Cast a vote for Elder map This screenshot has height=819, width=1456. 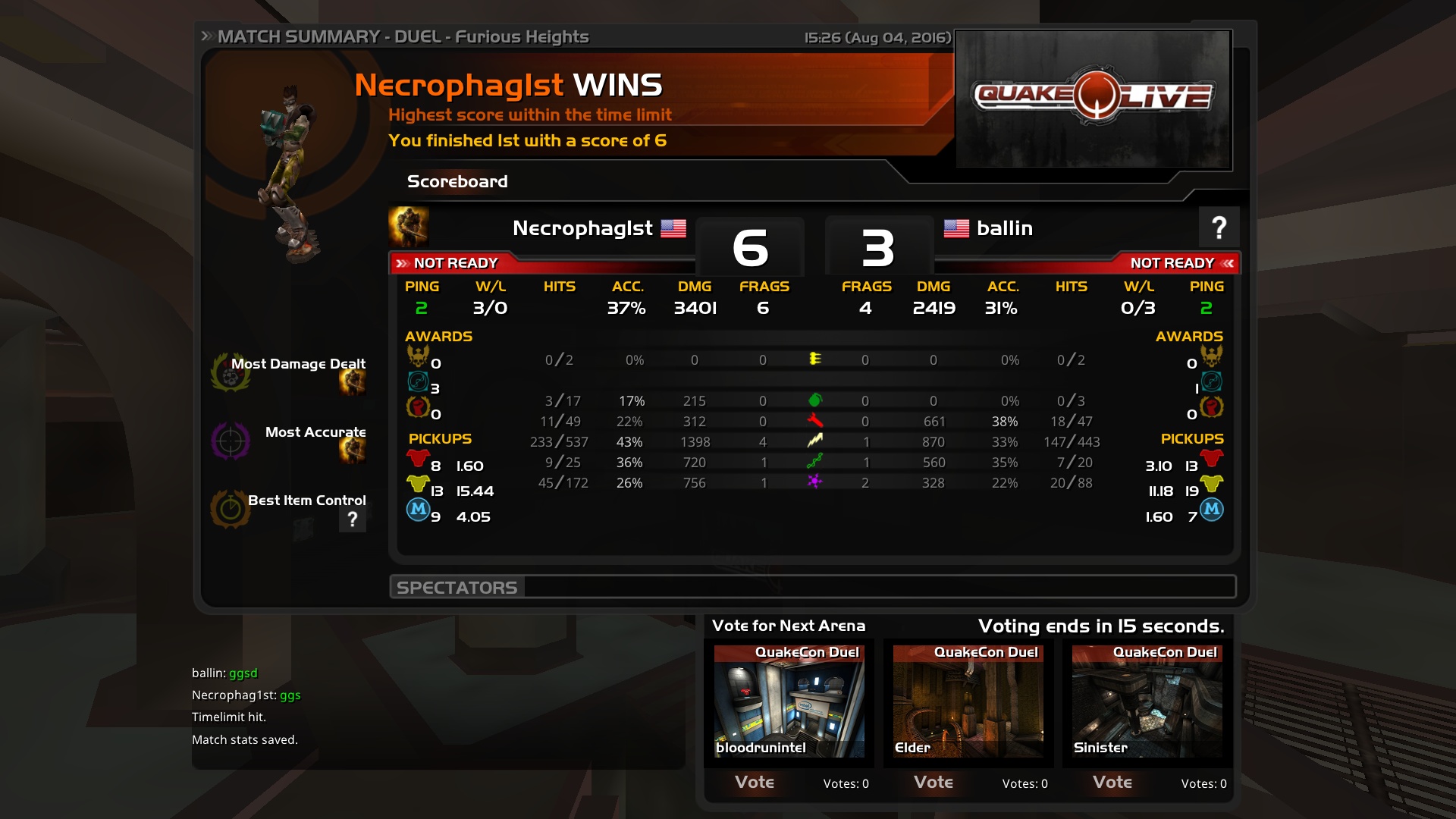[934, 782]
